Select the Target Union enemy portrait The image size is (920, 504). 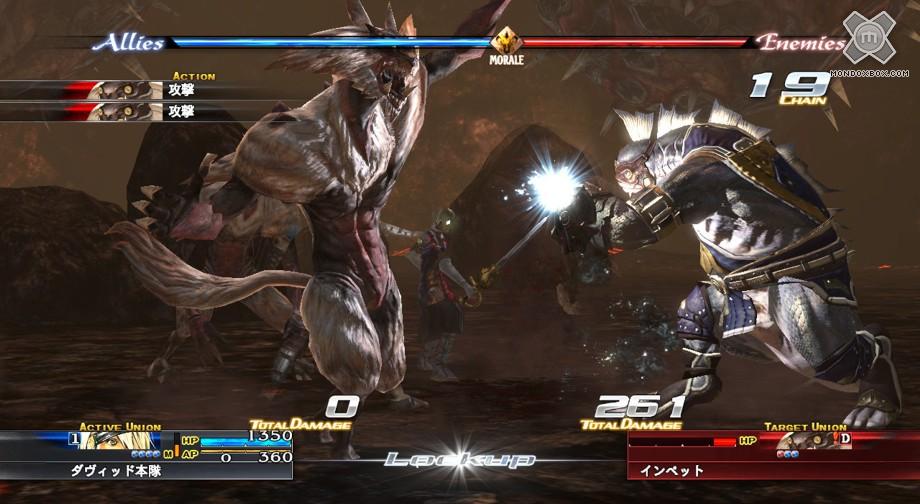point(807,441)
